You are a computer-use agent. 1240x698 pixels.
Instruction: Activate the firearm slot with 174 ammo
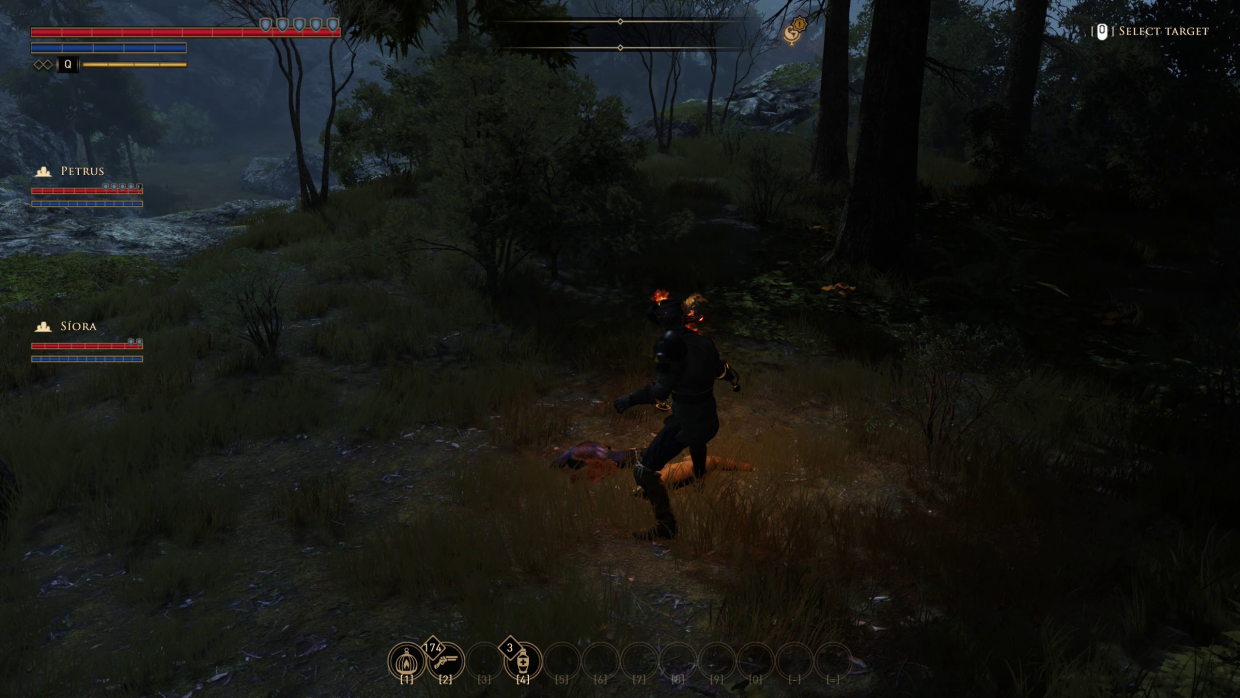(446, 661)
